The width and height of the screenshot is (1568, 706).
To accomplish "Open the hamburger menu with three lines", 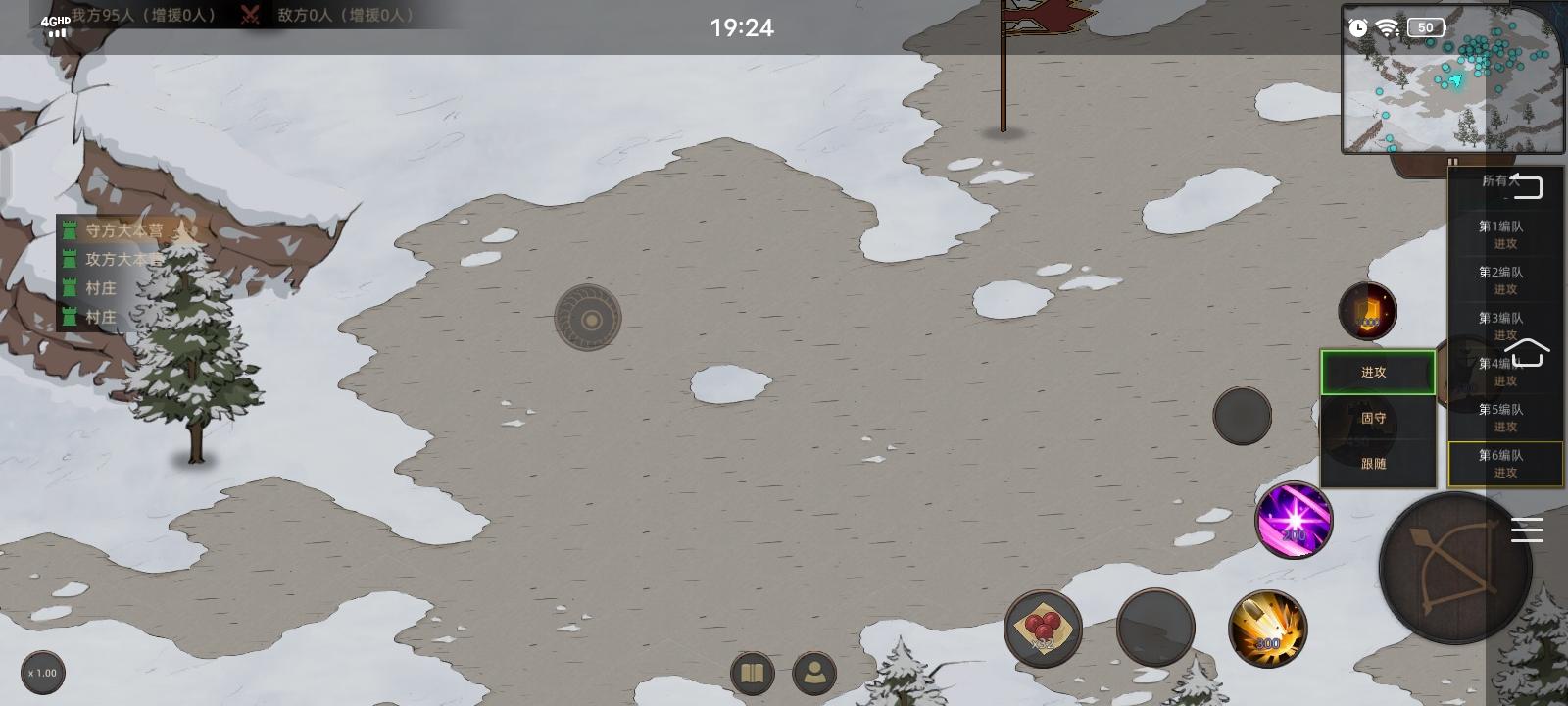I will [1527, 529].
